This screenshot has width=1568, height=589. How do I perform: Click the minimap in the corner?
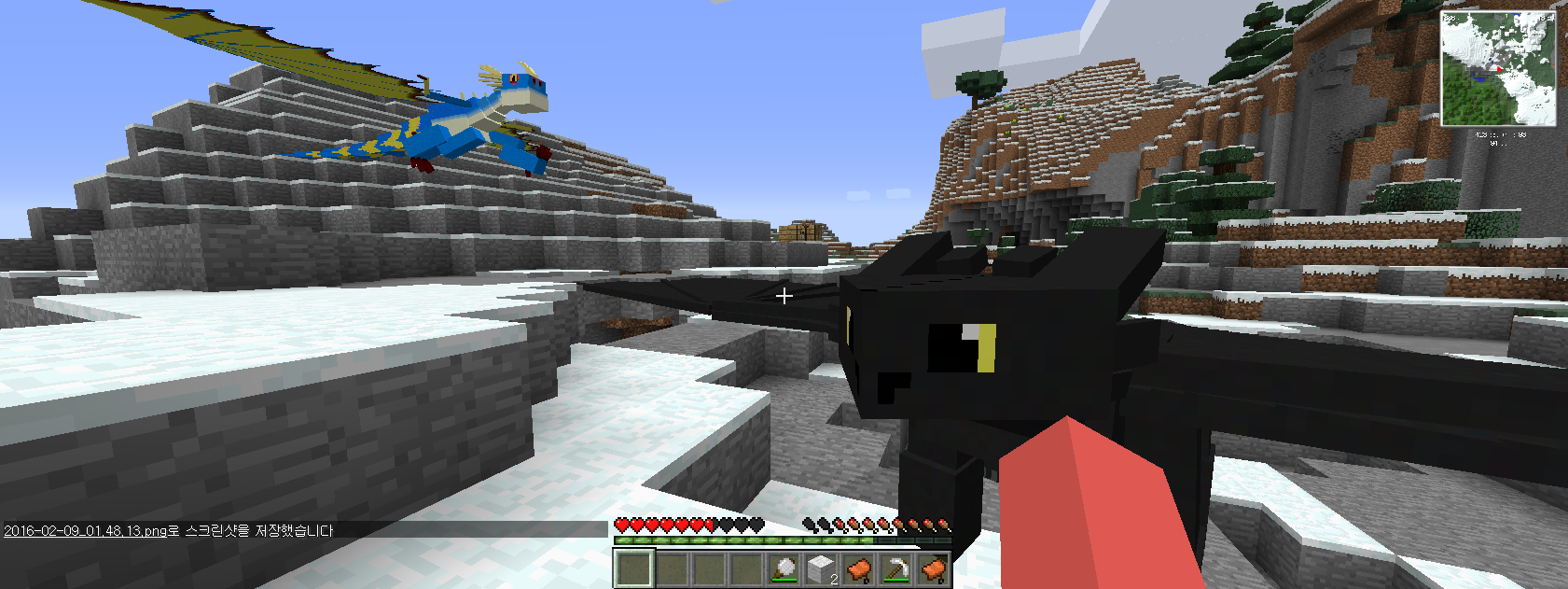click(1498, 69)
